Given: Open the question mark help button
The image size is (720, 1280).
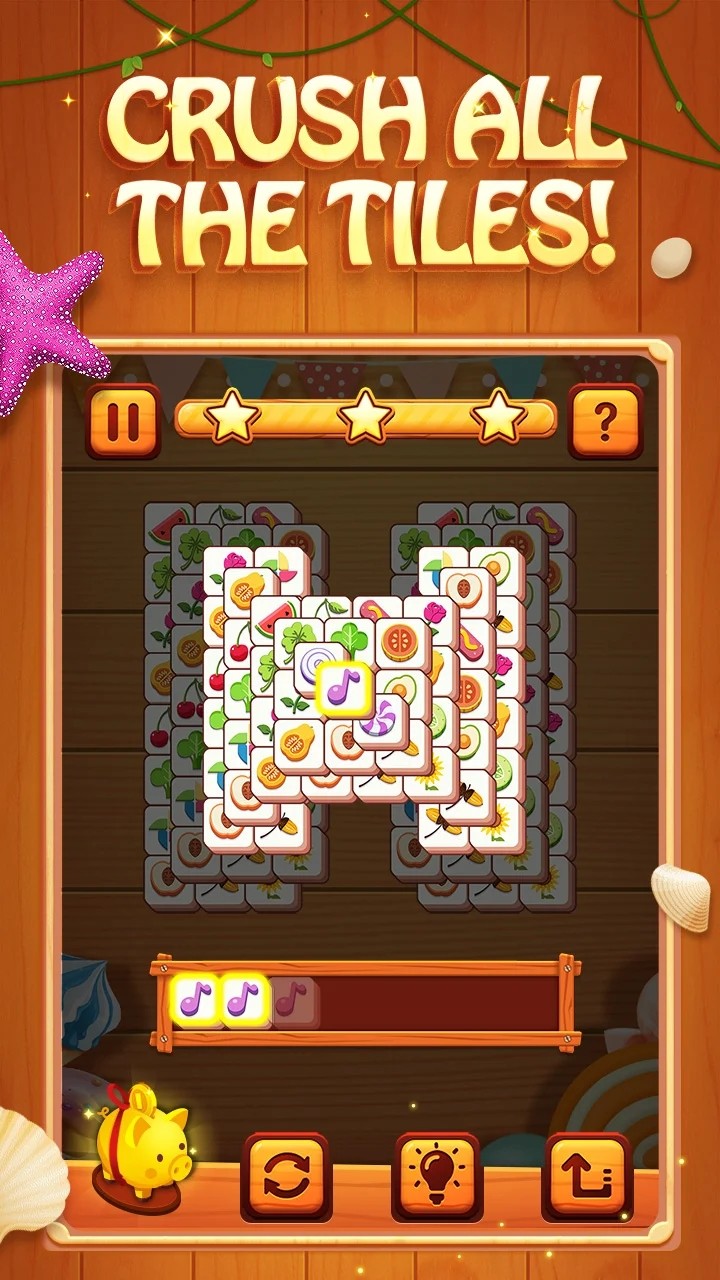Looking at the screenshot, I should pyautogui.click(x=605, y=421).
